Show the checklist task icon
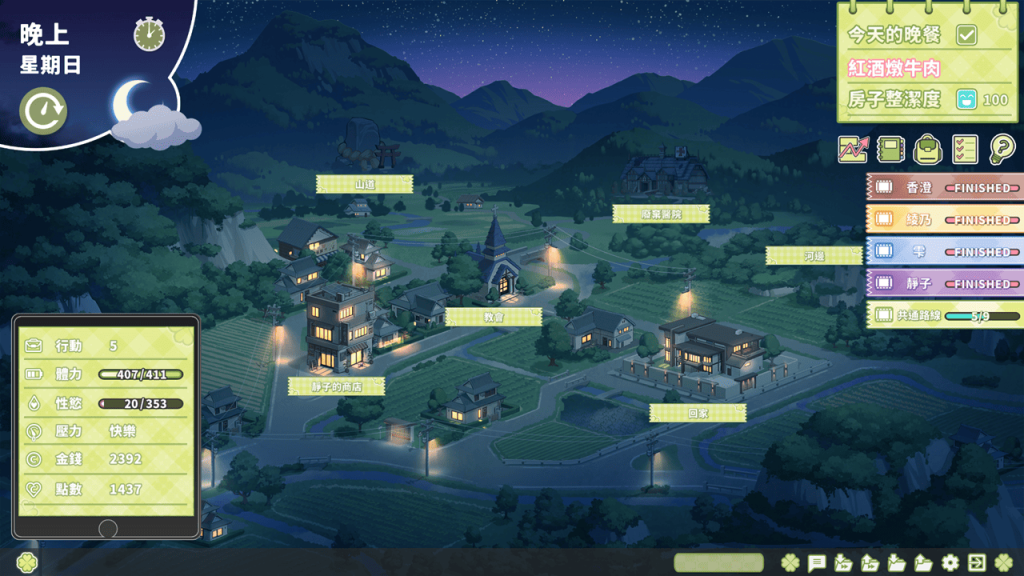This screenshot has width=1024, height=576. (965, 150)
